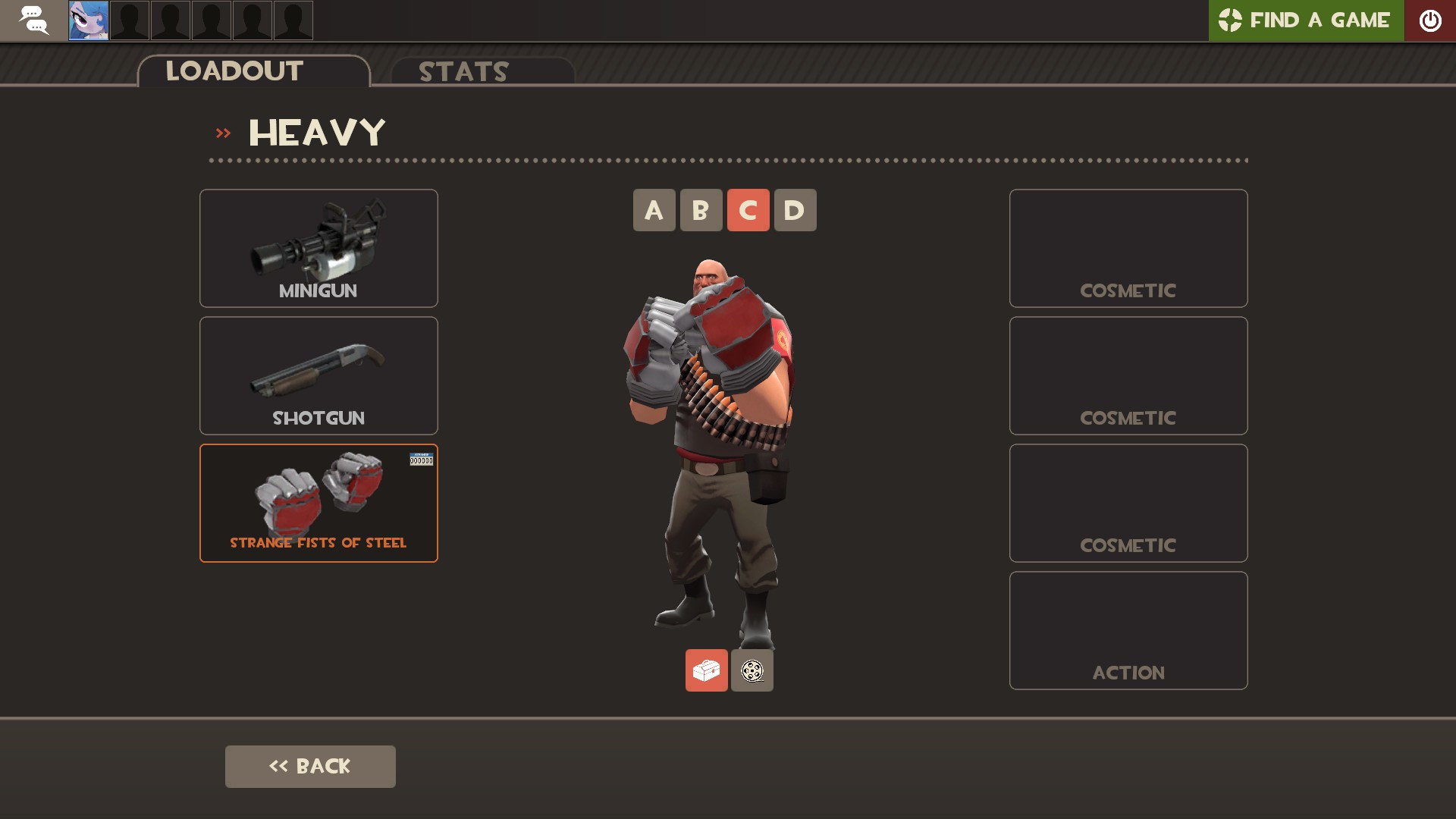Click the Back button
This screenshot has height=819, width=1456.
pyautogui.click(x=309, y=766)
